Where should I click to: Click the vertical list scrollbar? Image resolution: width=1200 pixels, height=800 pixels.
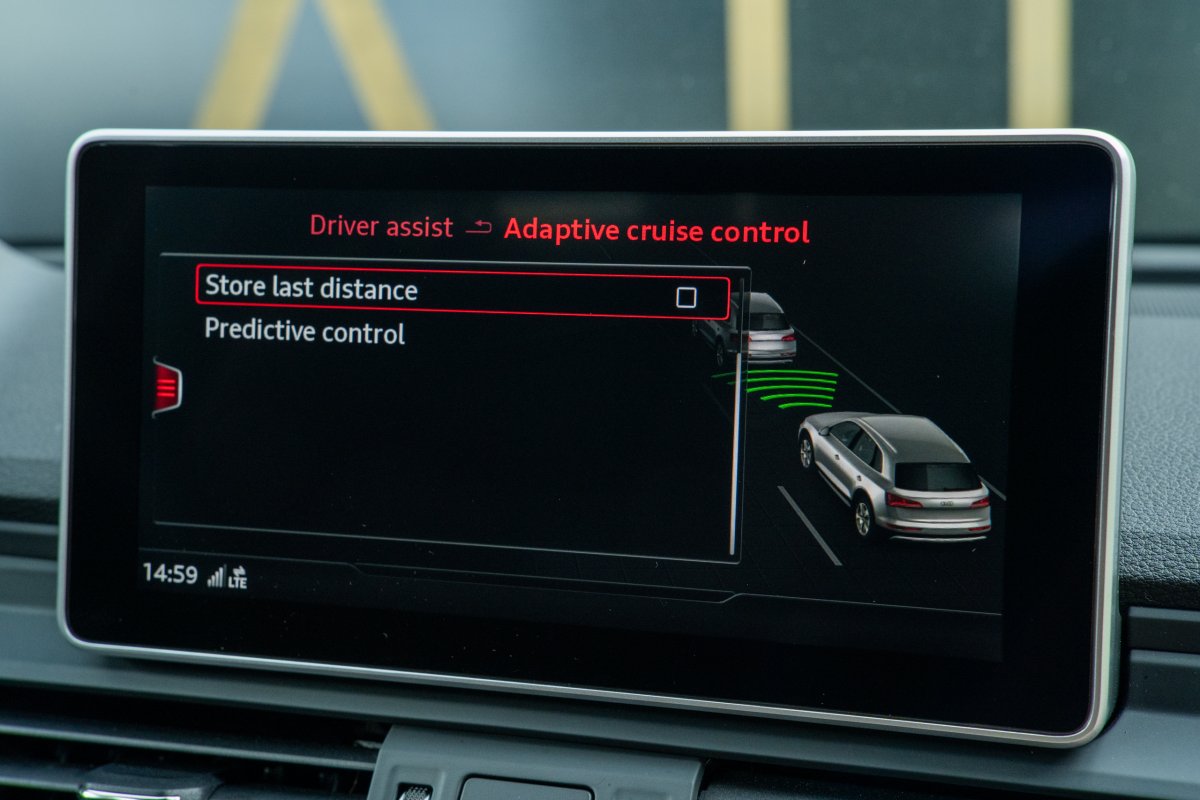[736, 450]
